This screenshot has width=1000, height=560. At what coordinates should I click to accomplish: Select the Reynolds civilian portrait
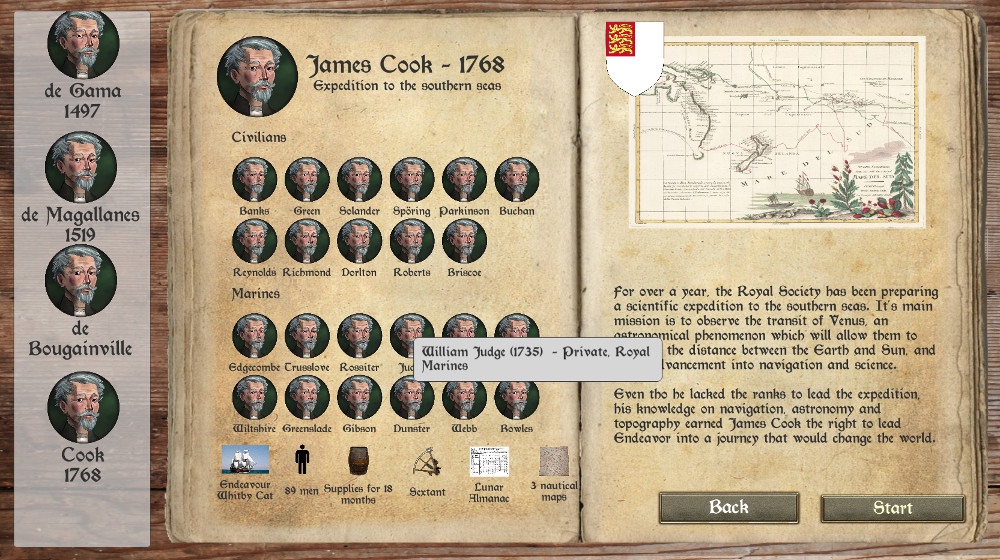click(x=255, y=241)
